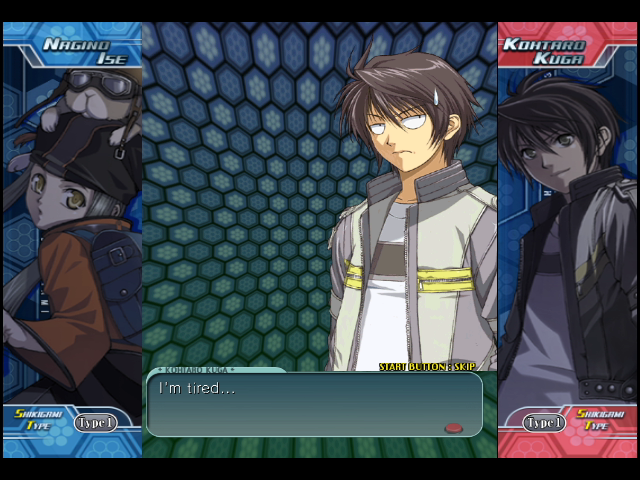The image size is (640, 480).
Task: Choose the Type 1 badge on red panel
Action: click(x=544, y=423)
